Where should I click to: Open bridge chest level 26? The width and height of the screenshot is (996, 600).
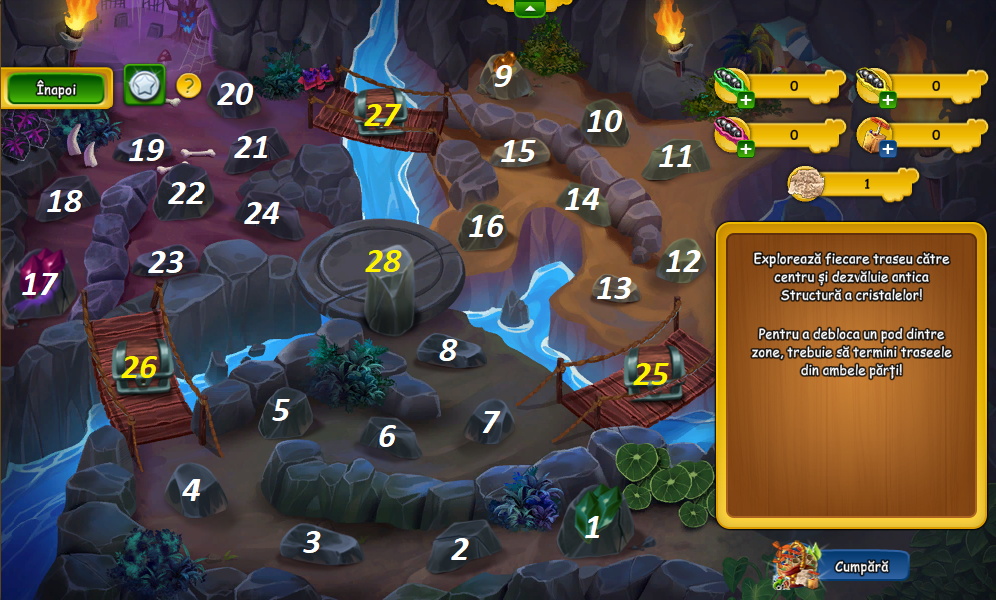click(x=139, y=367)
